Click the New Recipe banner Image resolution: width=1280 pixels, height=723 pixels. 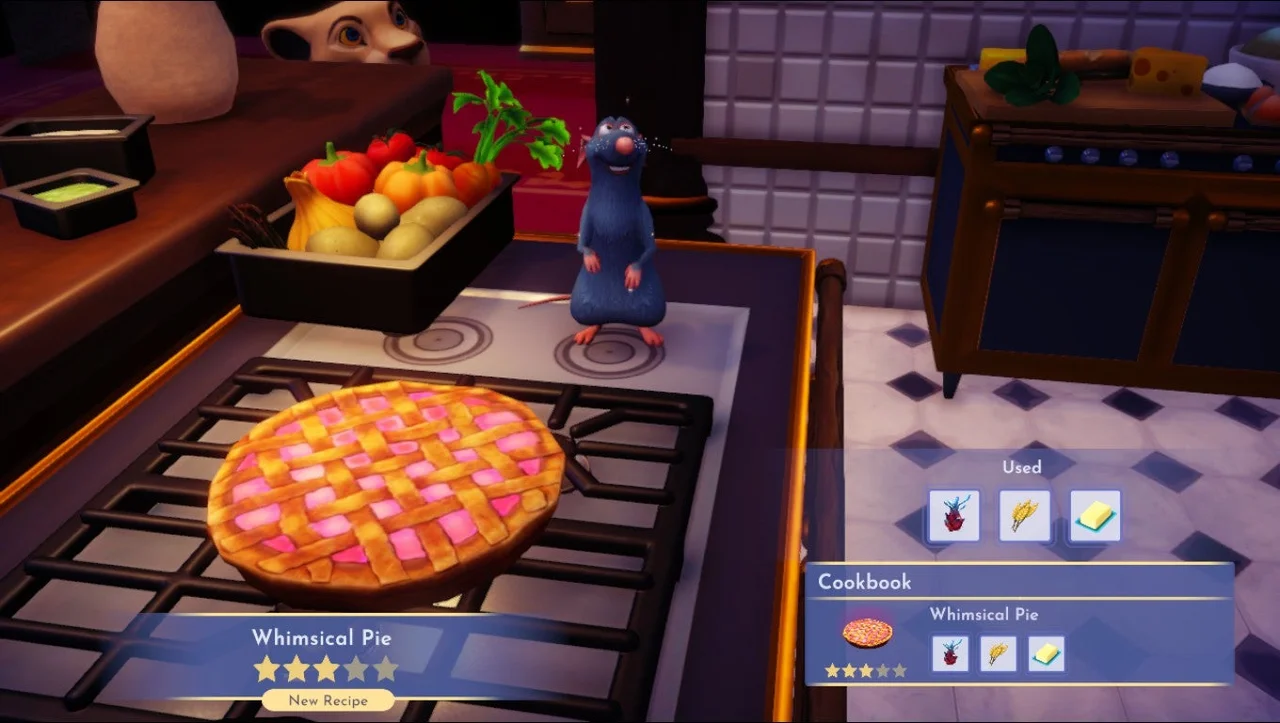pyautogui.click(x=326, y=700)
